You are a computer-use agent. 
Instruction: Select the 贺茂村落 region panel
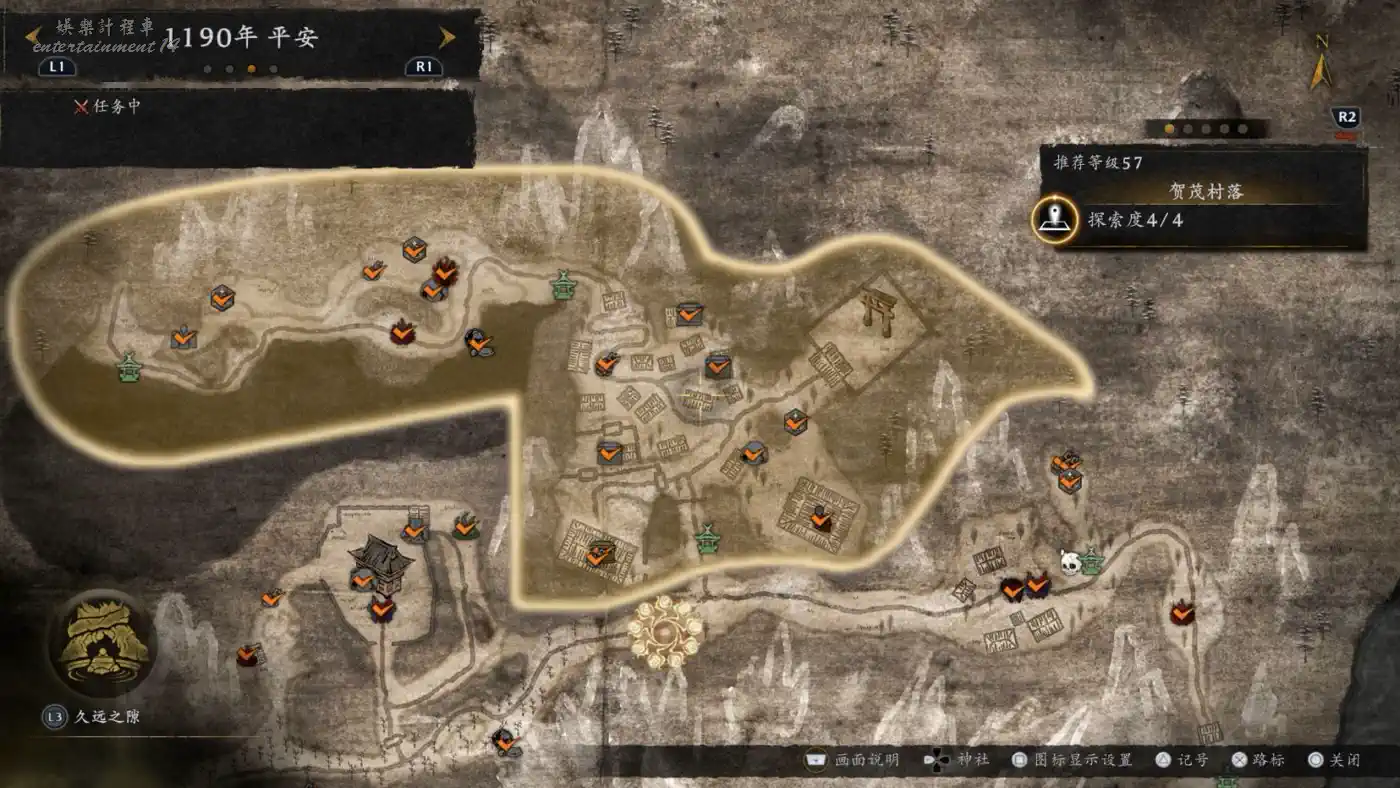click(x=1205, y=191)
